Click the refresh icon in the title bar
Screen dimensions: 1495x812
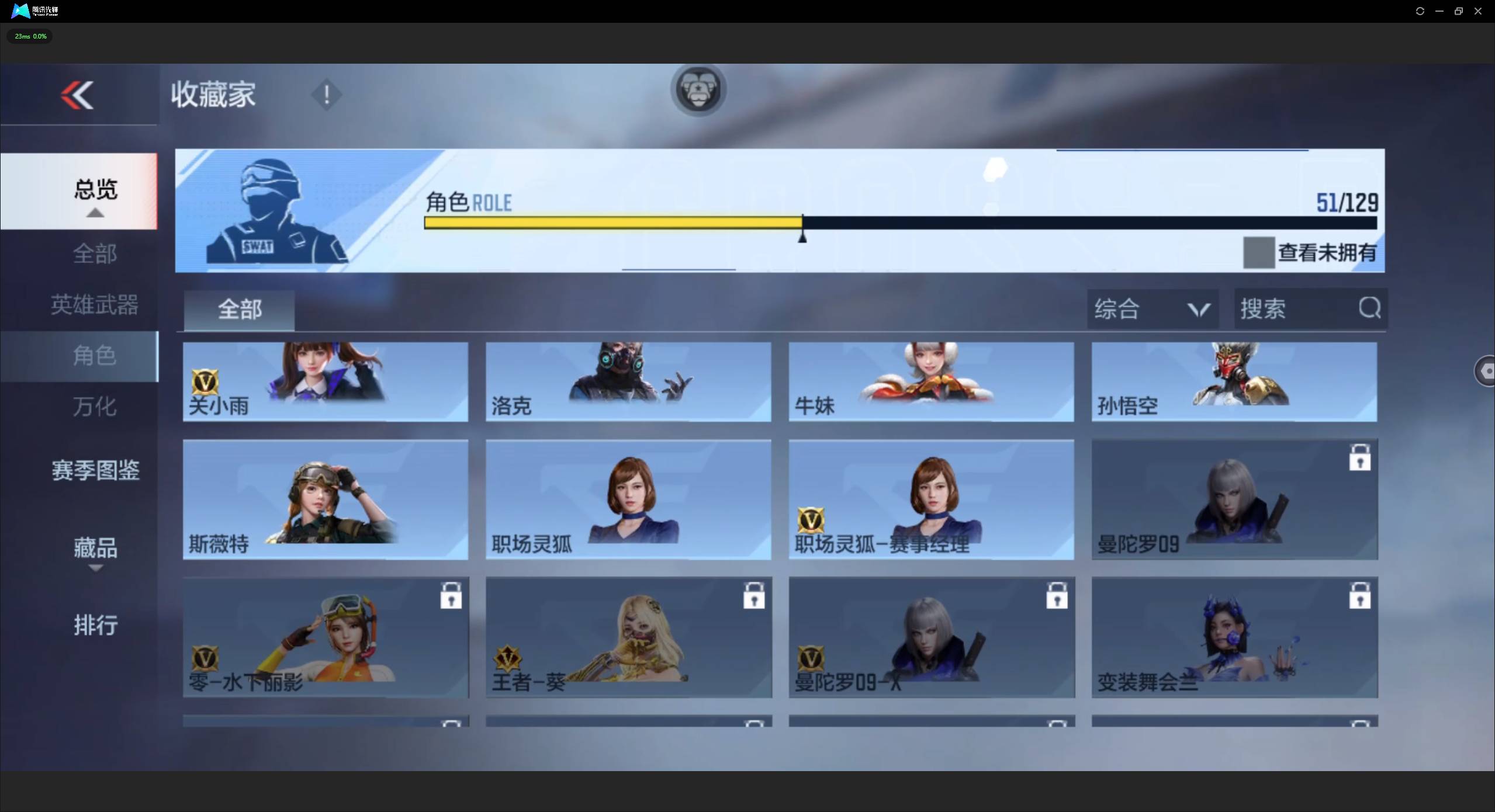pos(1420,11)
